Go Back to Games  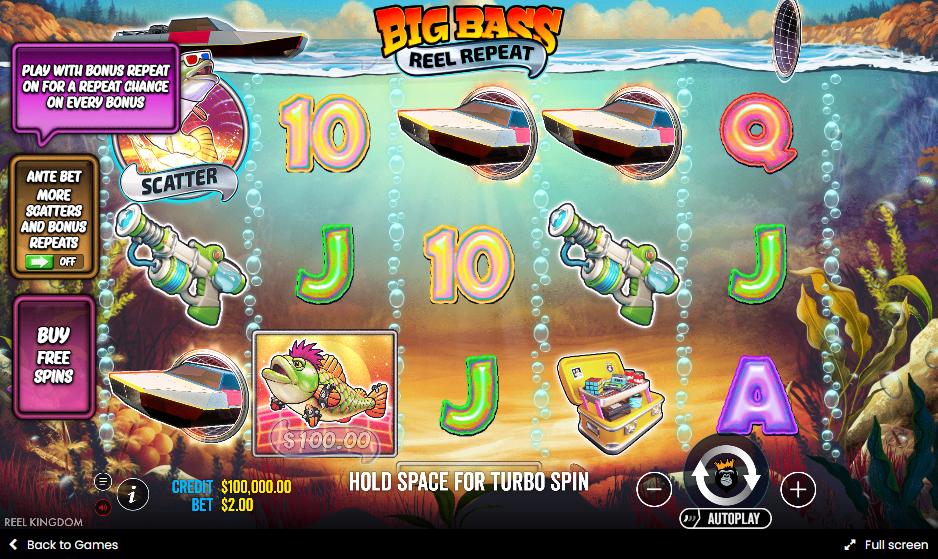point(63,545)
